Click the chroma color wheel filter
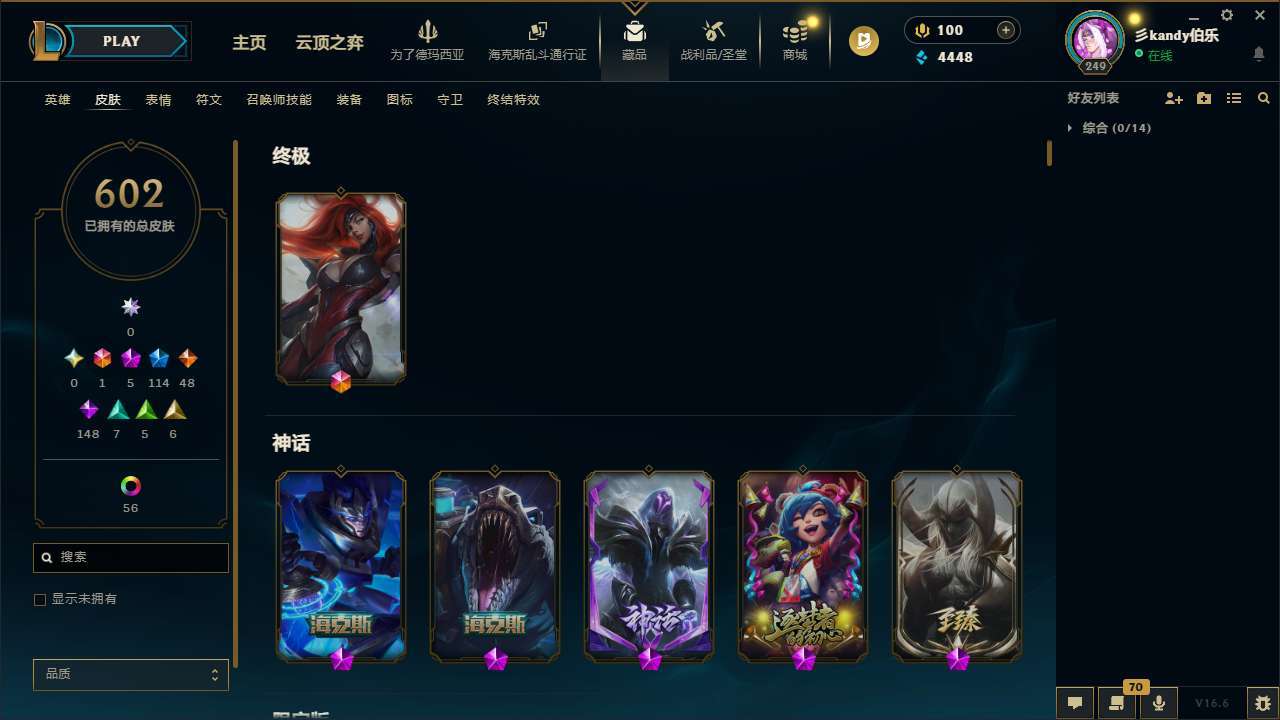The image size is (1280, 720). pos(130,486)
